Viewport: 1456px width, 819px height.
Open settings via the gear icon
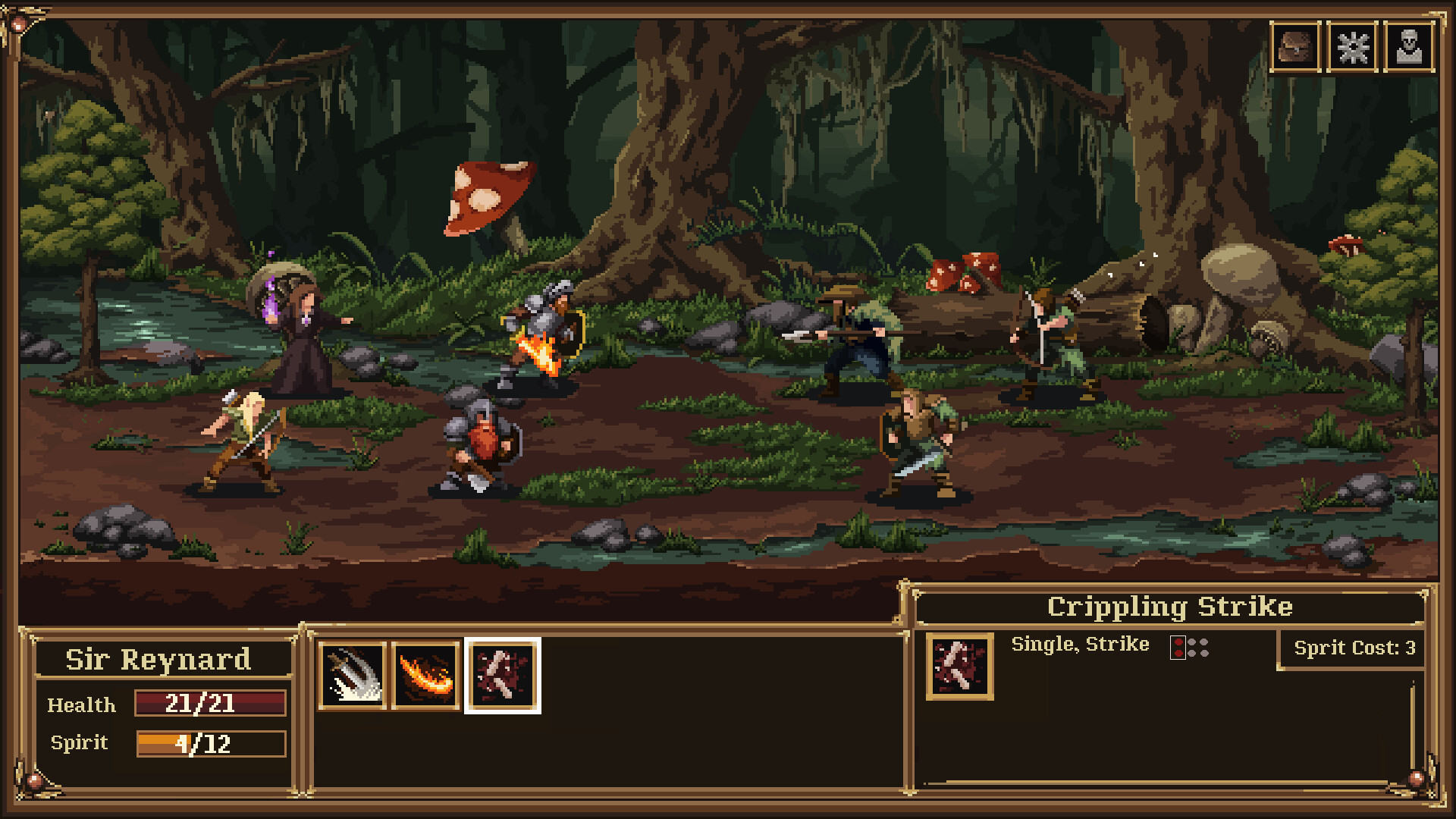pyautogui.click(x=1352, y=47)
